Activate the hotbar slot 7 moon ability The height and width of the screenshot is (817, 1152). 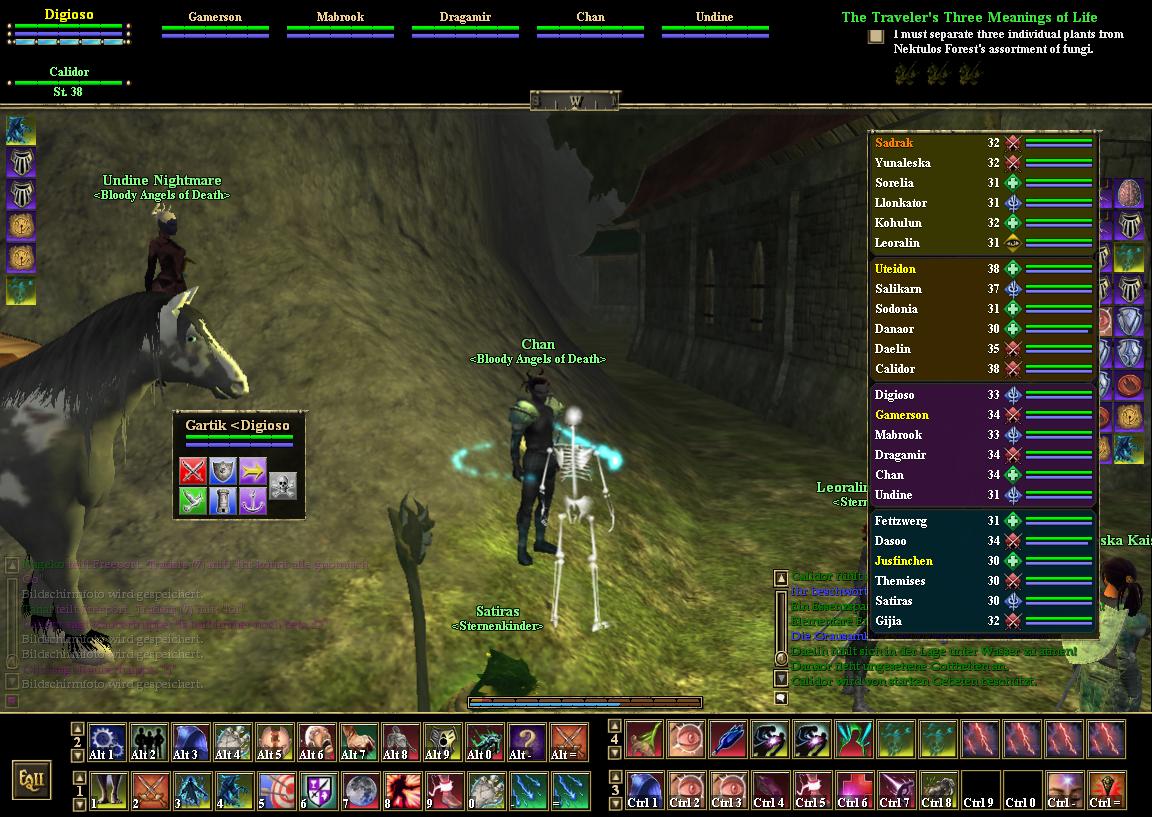click(359, 791)
